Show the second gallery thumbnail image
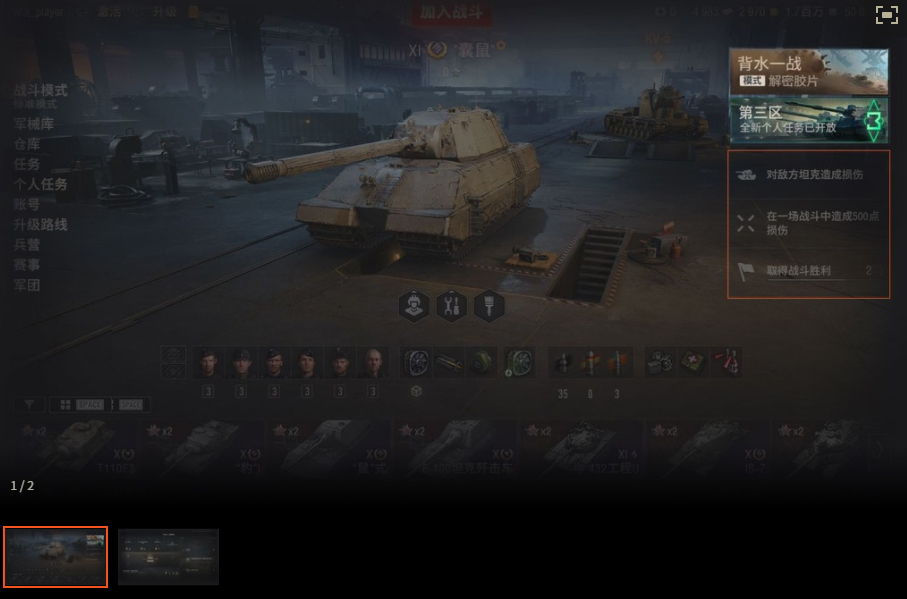The image size is (907, 599). (x=168, y=556)
